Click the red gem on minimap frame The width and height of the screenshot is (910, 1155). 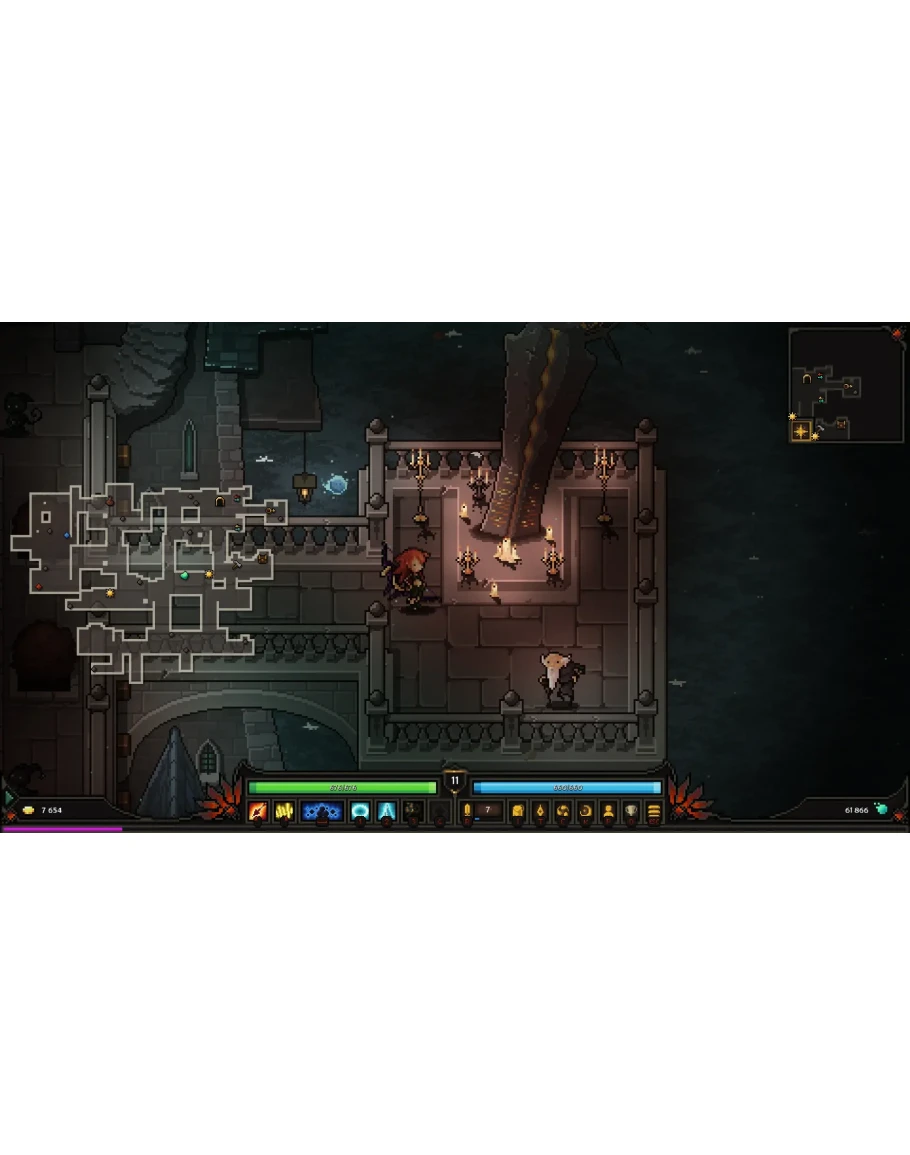tap(897, 334)
